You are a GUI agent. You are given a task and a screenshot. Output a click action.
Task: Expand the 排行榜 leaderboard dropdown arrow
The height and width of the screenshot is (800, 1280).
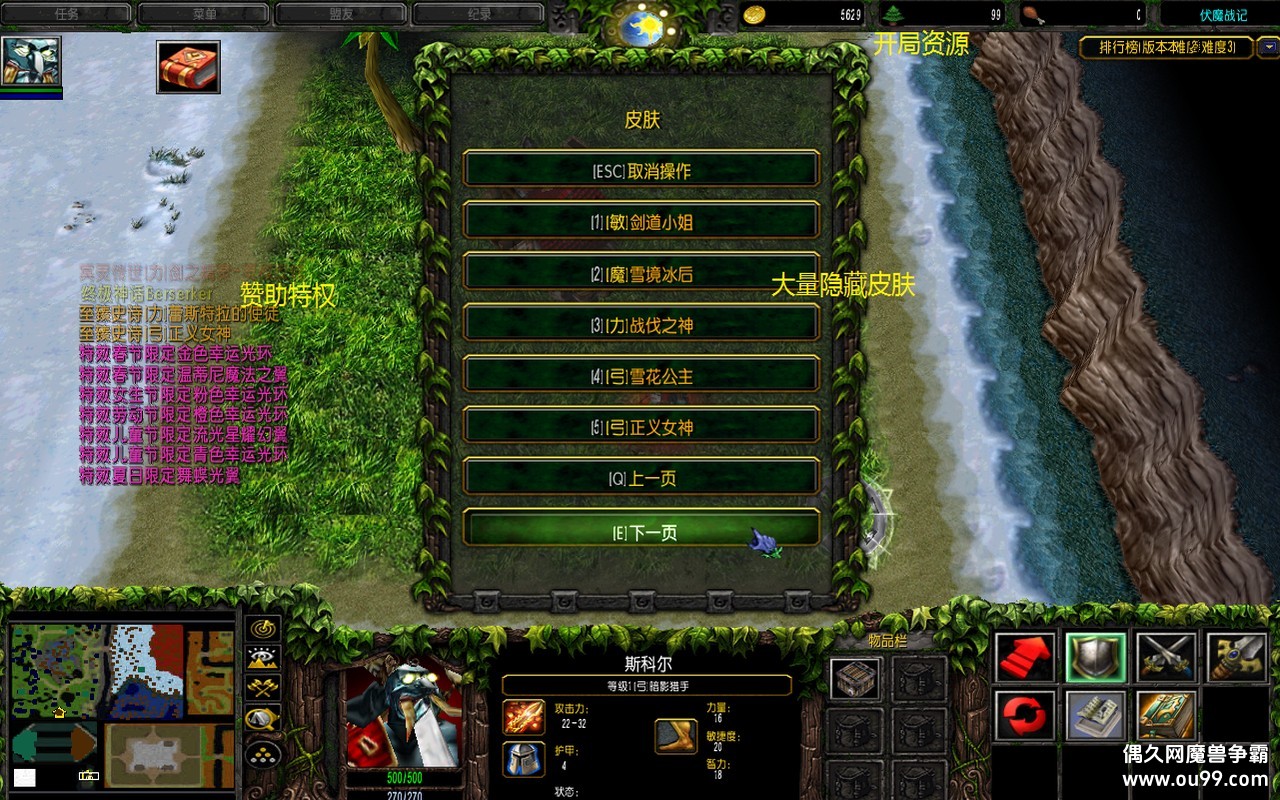click(1268, 47)
